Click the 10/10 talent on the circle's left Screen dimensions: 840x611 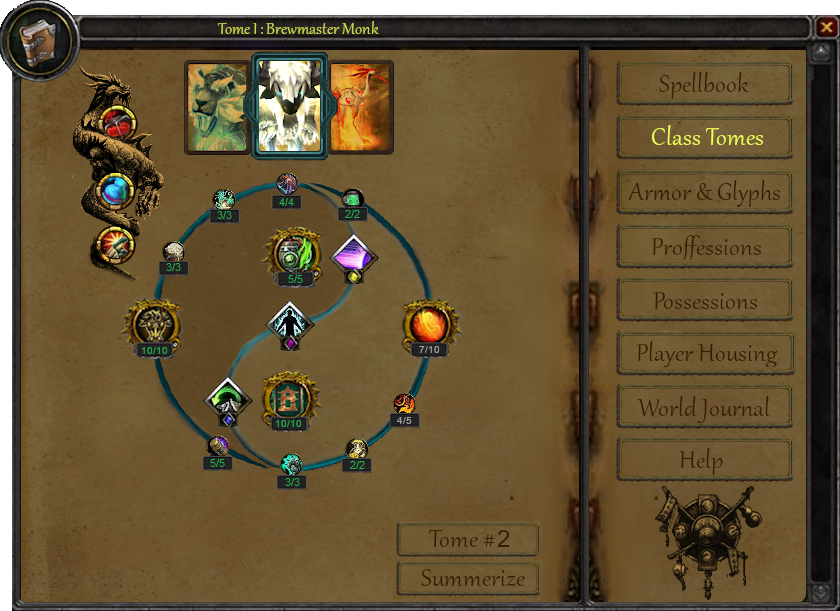(154, 325)
